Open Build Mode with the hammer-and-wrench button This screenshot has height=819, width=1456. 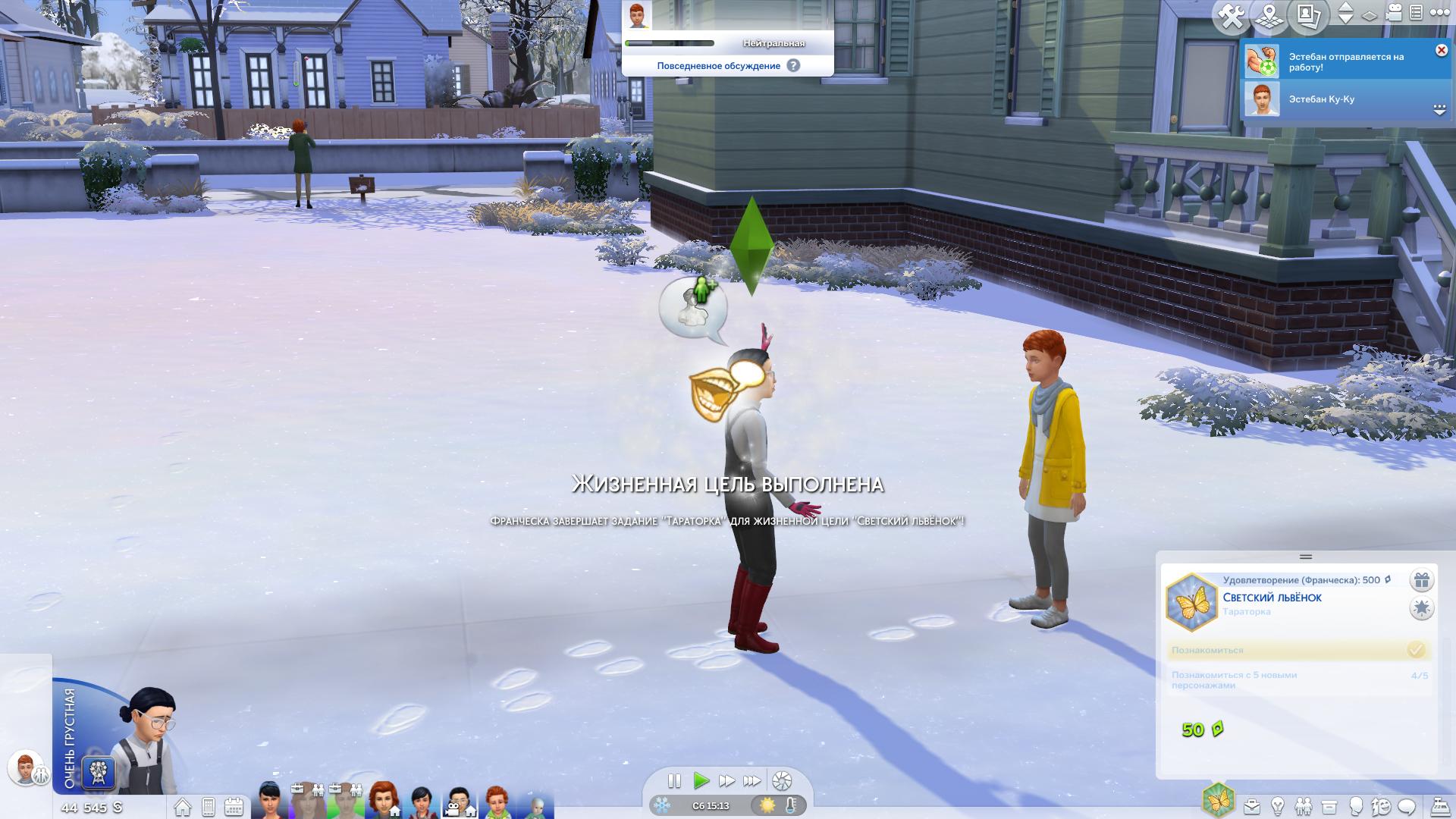point(1230,17)
